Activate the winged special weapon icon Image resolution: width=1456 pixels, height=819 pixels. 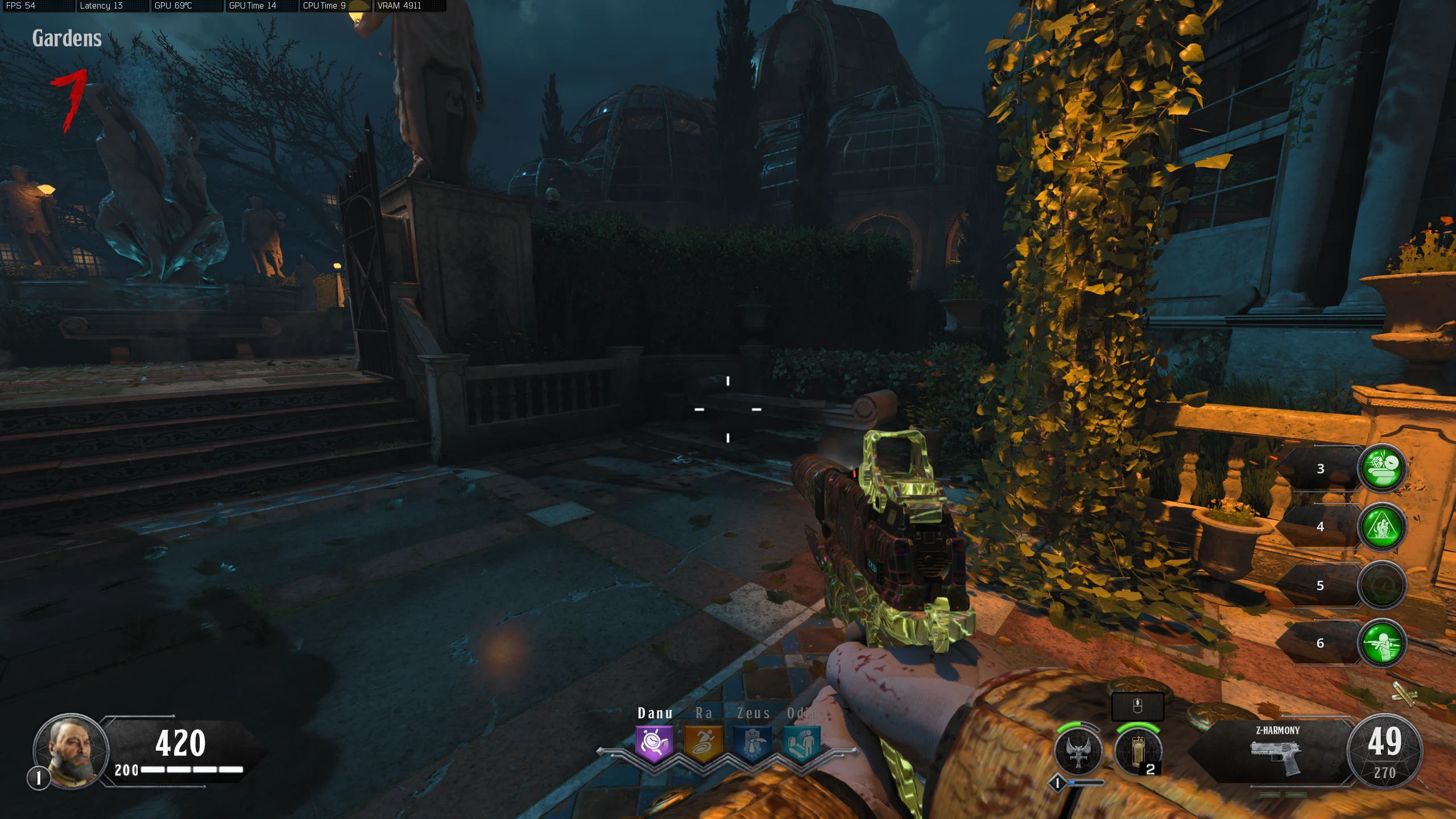tap(1078, 752)
